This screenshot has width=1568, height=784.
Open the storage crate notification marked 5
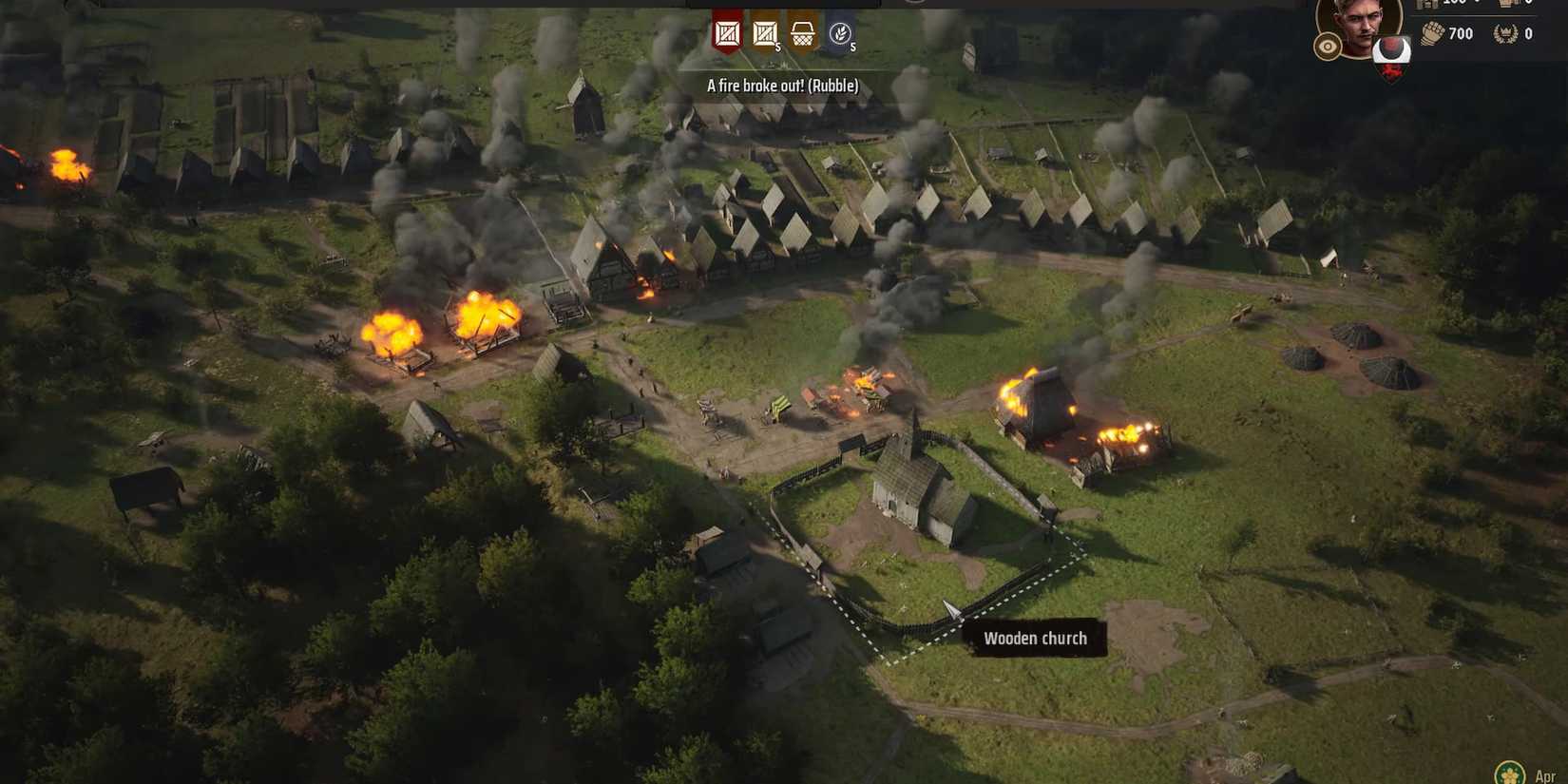[x=764, y=32]
